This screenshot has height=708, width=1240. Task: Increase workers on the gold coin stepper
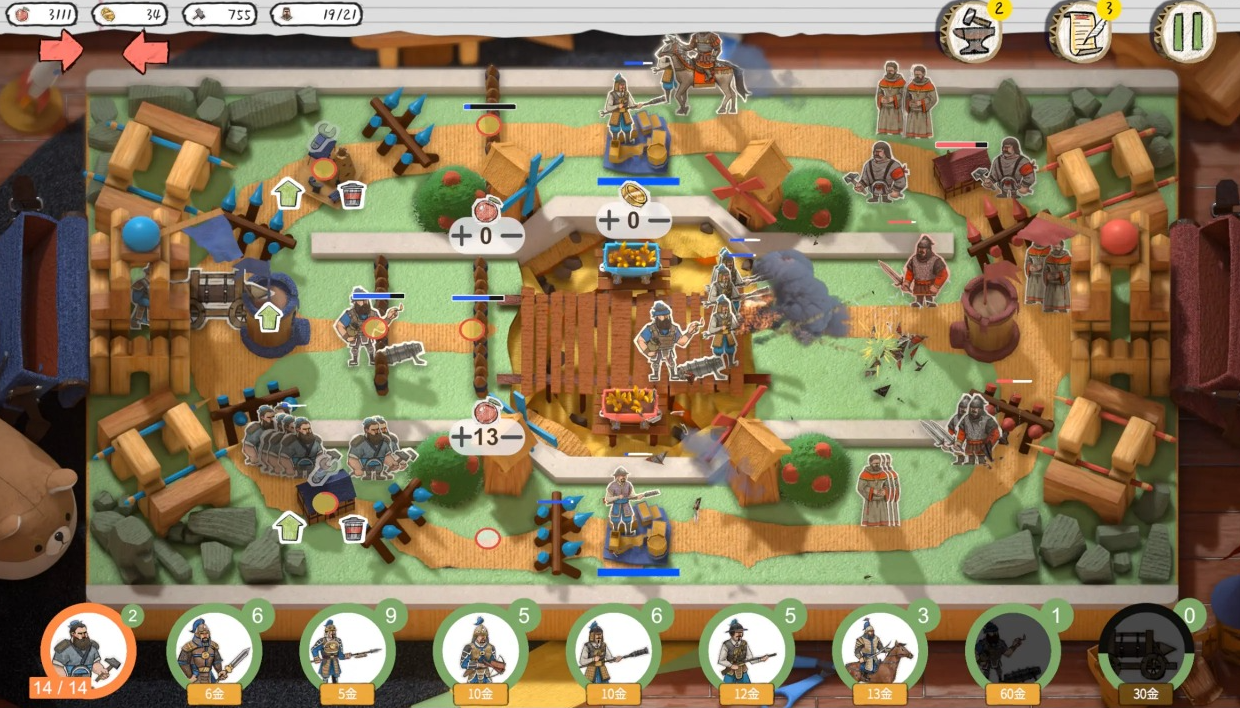(609, 220)
